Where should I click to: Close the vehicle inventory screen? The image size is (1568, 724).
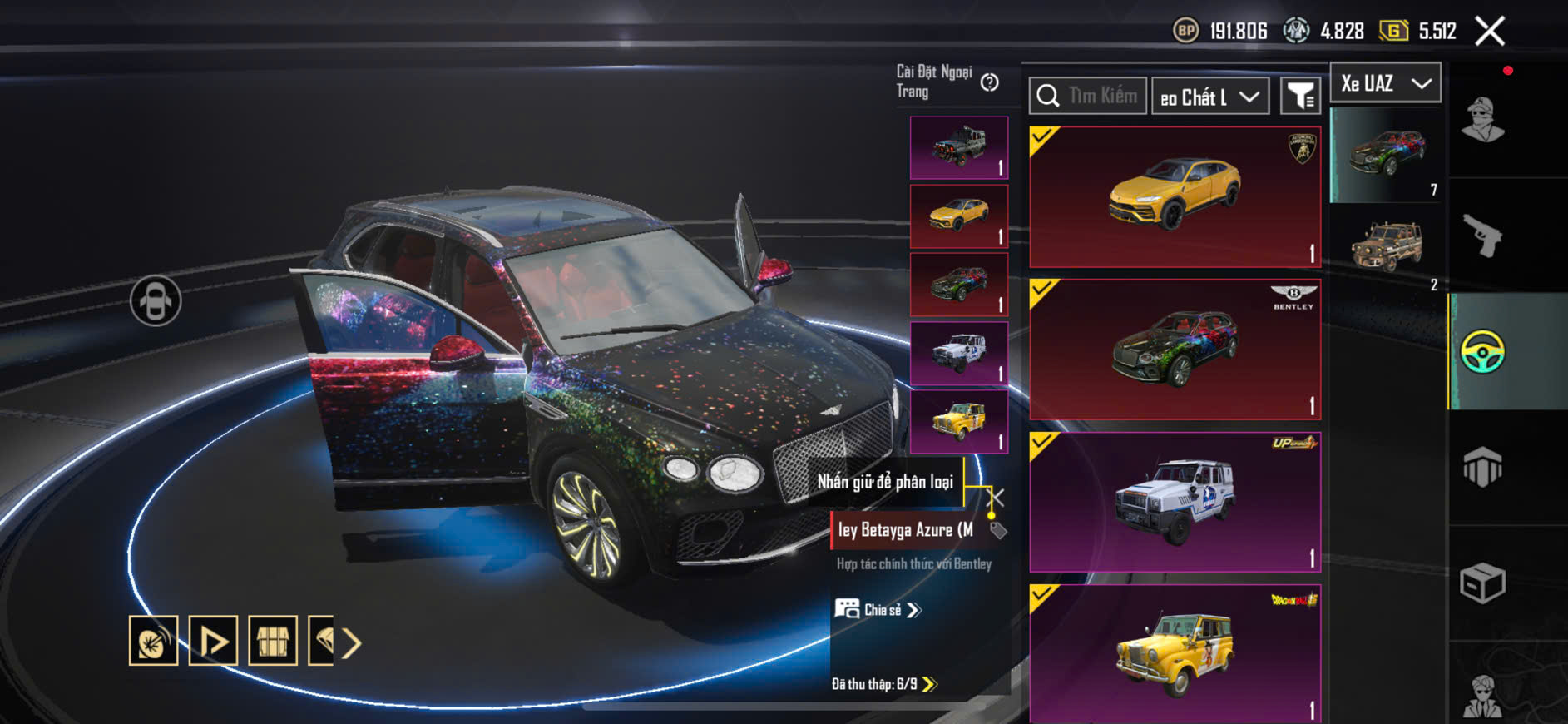tap(1489, 32)
